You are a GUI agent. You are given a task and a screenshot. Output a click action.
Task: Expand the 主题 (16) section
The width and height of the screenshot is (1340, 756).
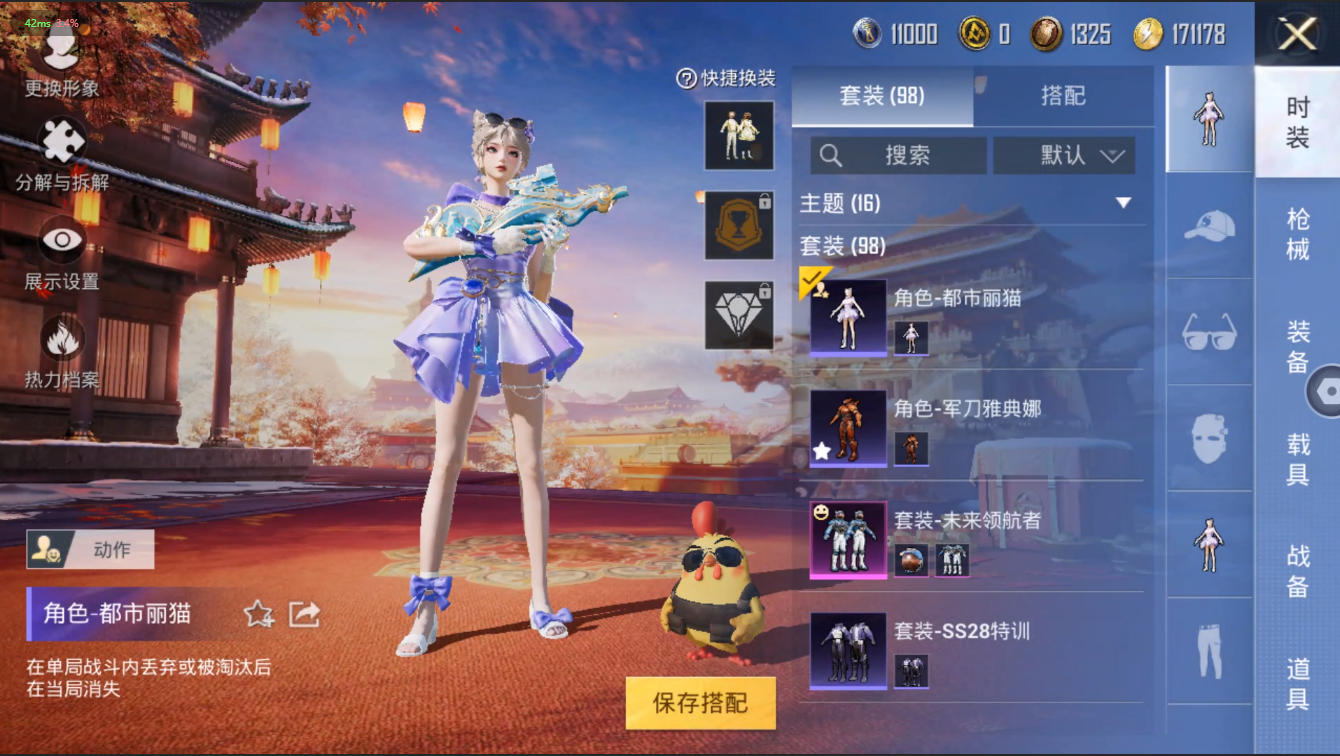tap(1124, 203)
